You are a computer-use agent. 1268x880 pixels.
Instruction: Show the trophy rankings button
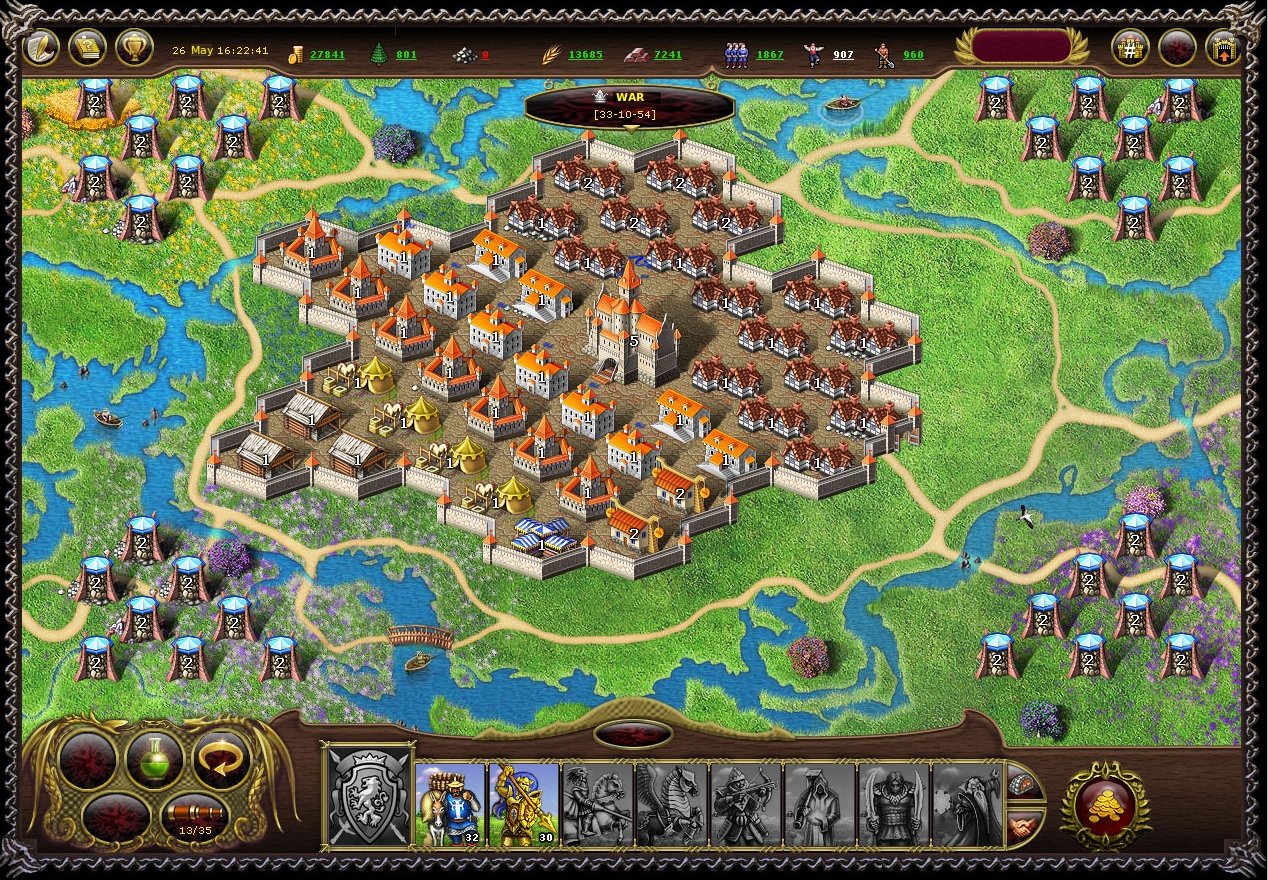[x=134, y=47]
